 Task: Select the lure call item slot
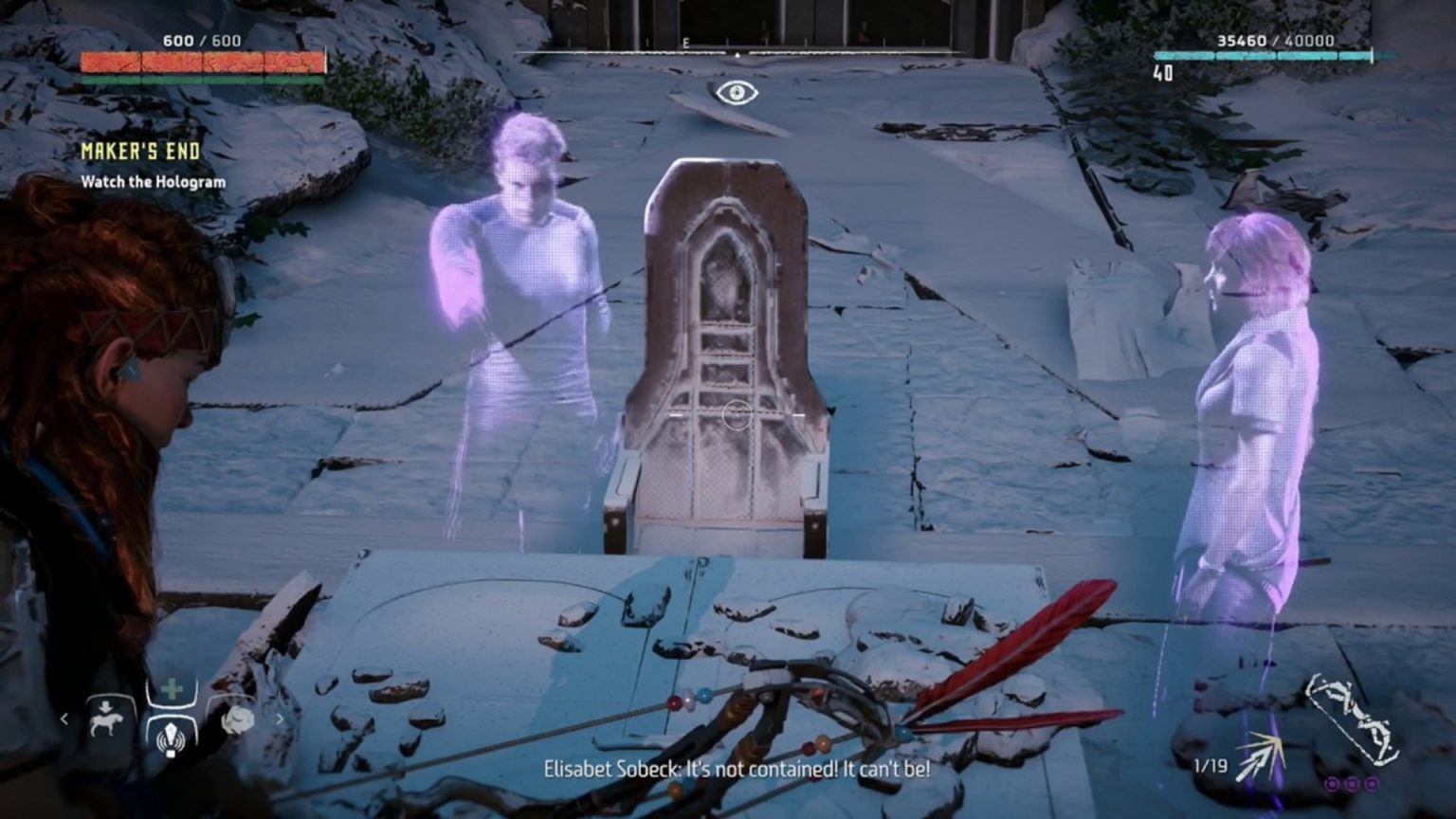click(172, 736)
